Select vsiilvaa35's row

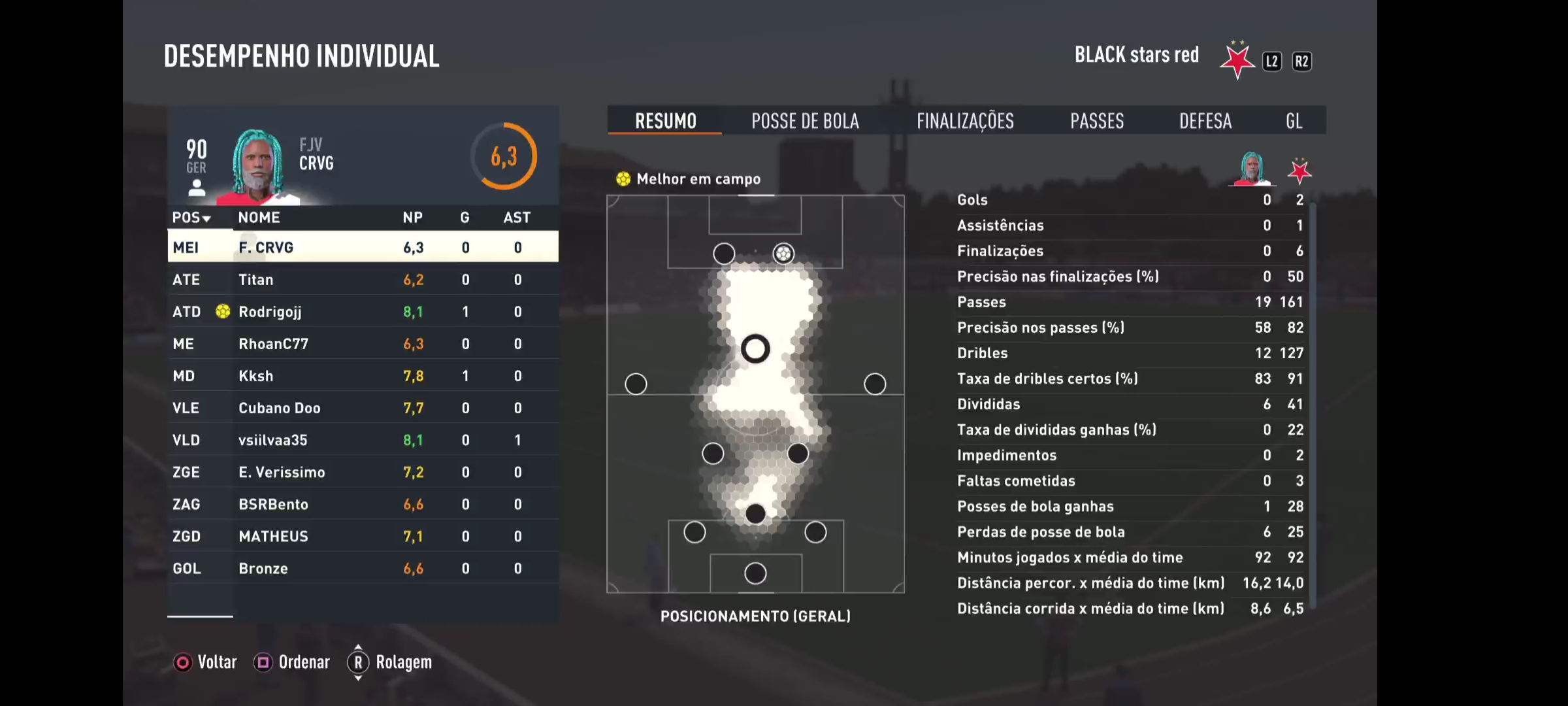[363, 440]
